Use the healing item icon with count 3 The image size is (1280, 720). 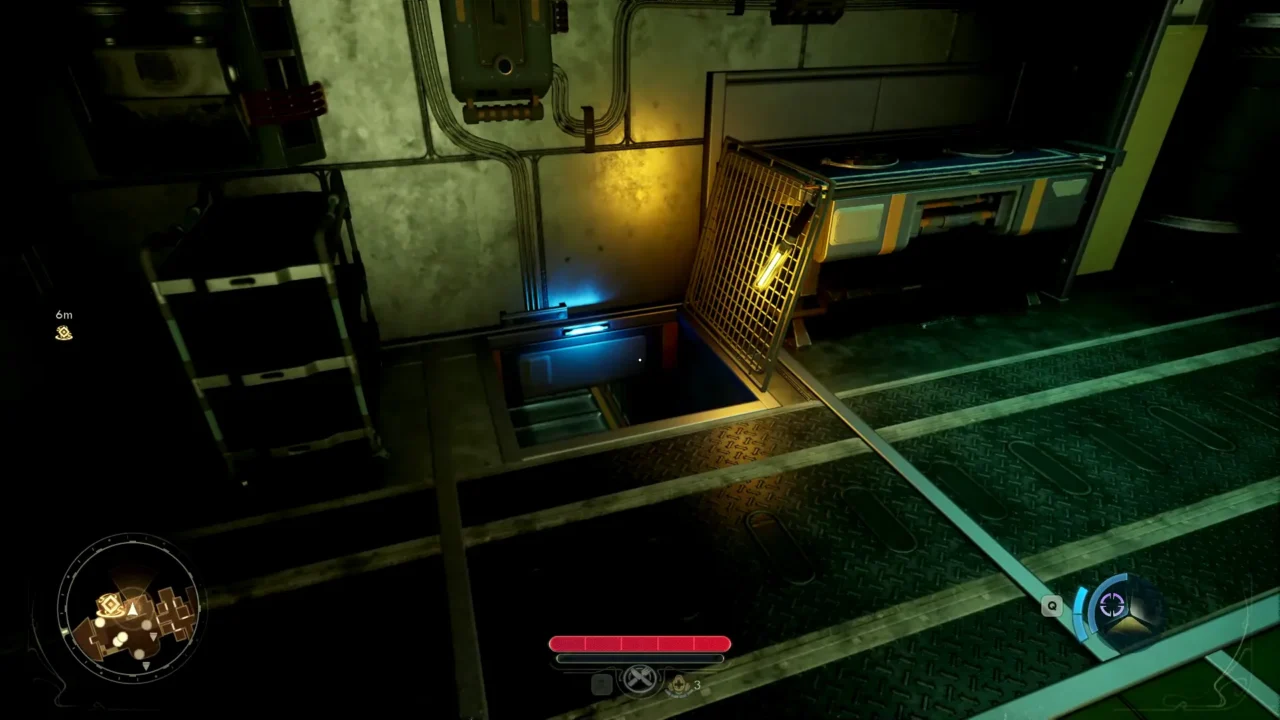[679, 684]
